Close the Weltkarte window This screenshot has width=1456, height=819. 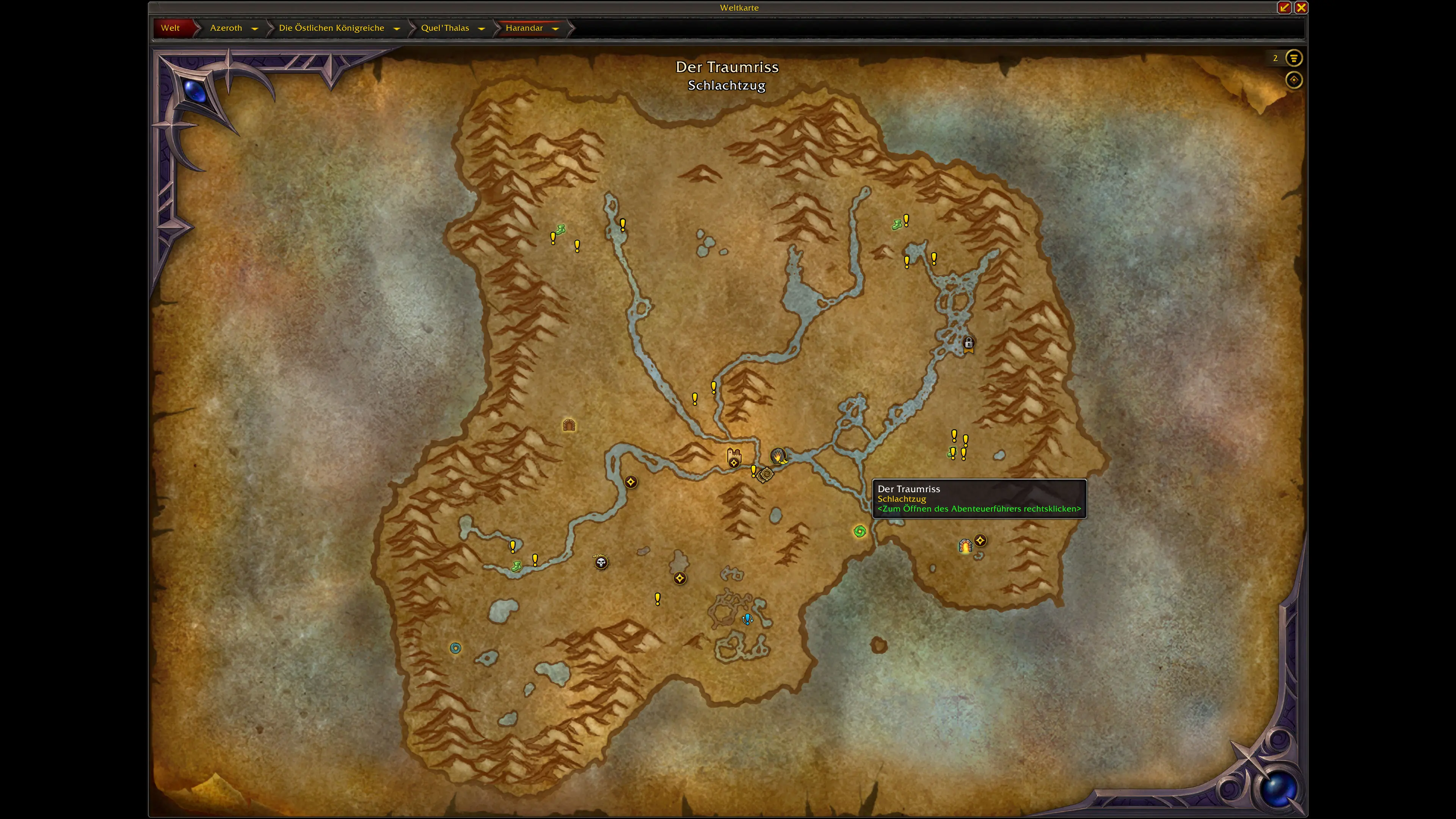tap(1301, 7)
